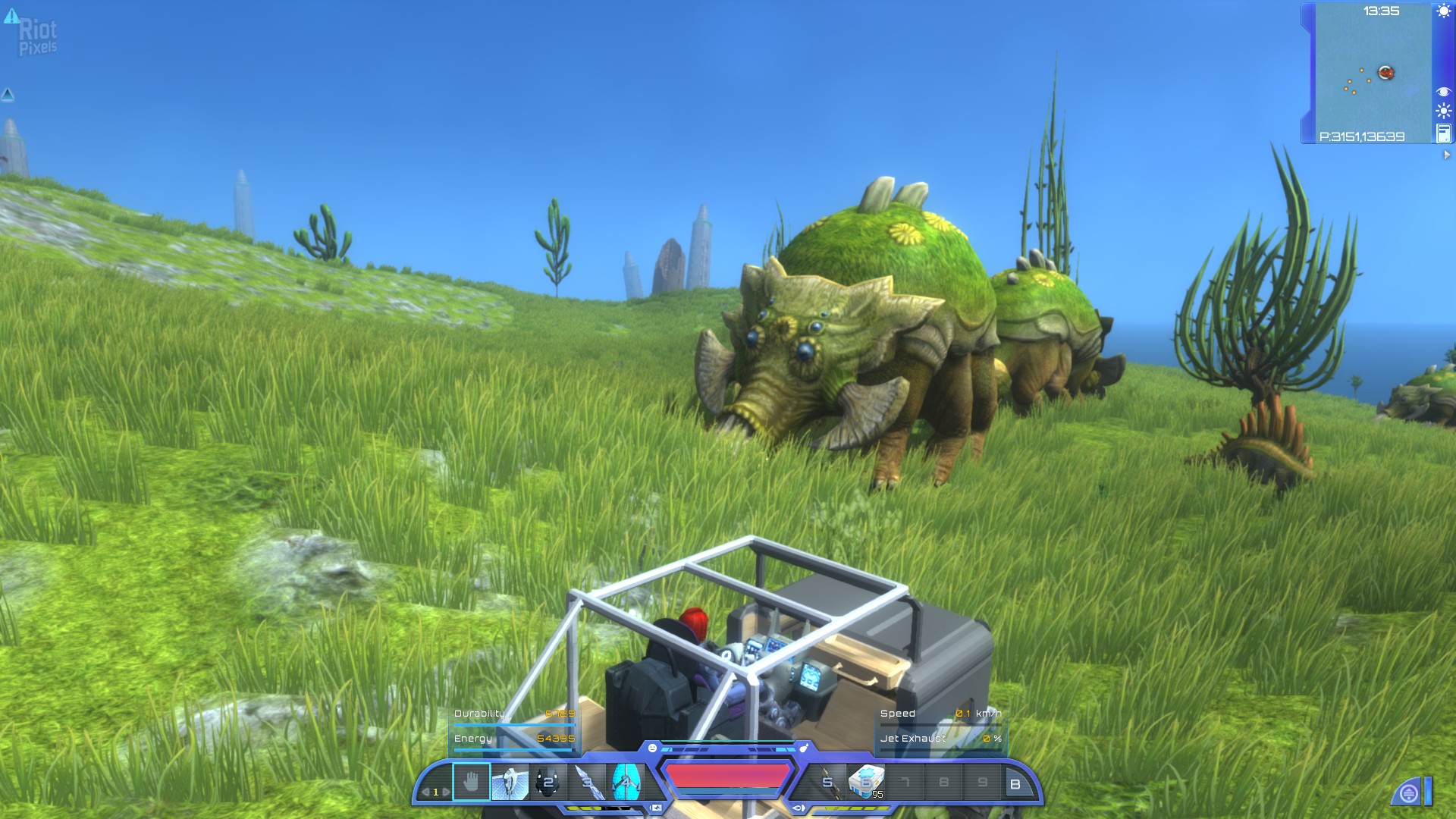The height and width of the screenshot is (819, 1456).
Task: Expand the small arrow below the minimap
Action: [1446, 155]
